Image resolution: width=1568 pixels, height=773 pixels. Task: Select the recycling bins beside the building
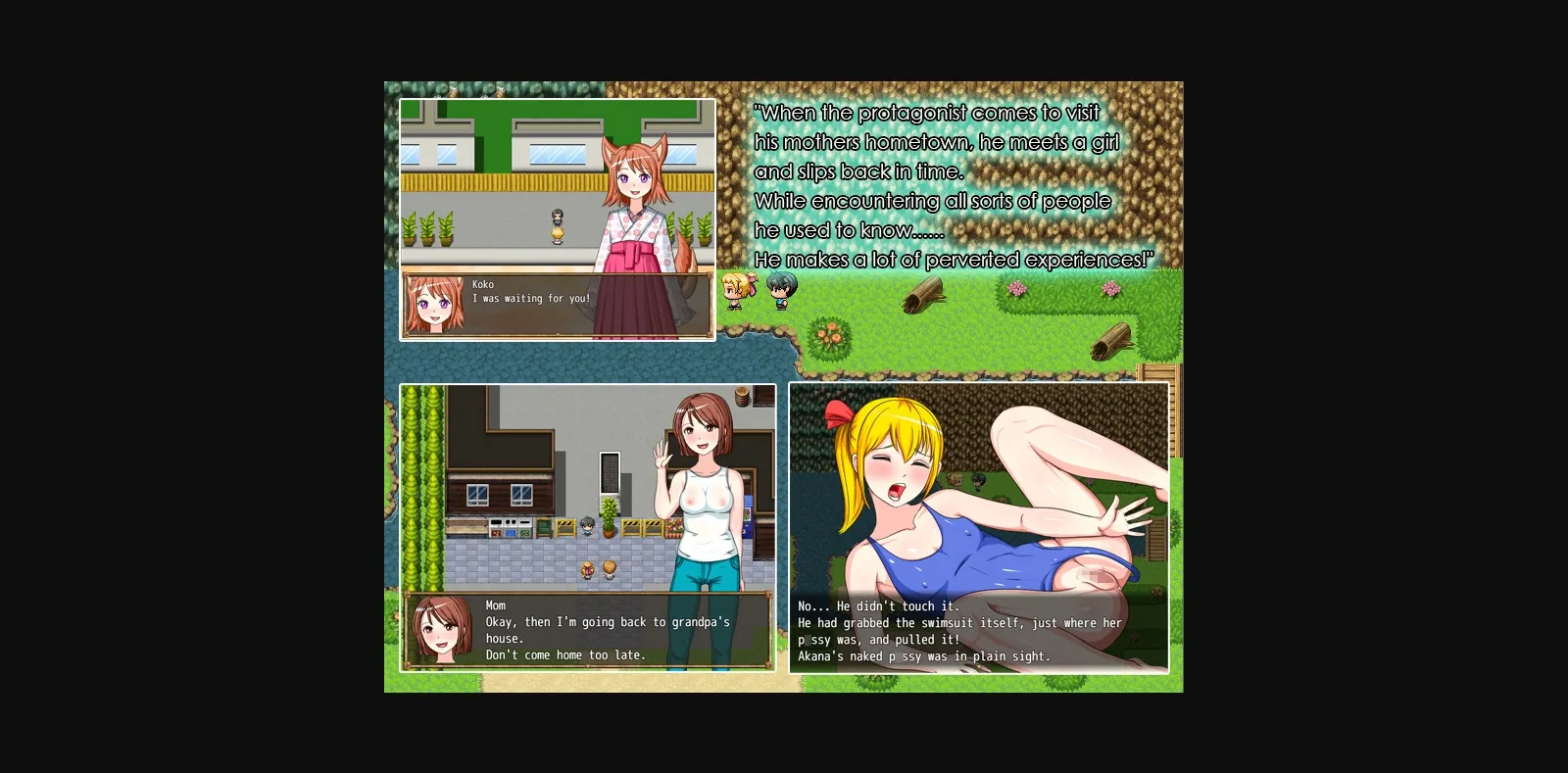[x=509, y=527]
